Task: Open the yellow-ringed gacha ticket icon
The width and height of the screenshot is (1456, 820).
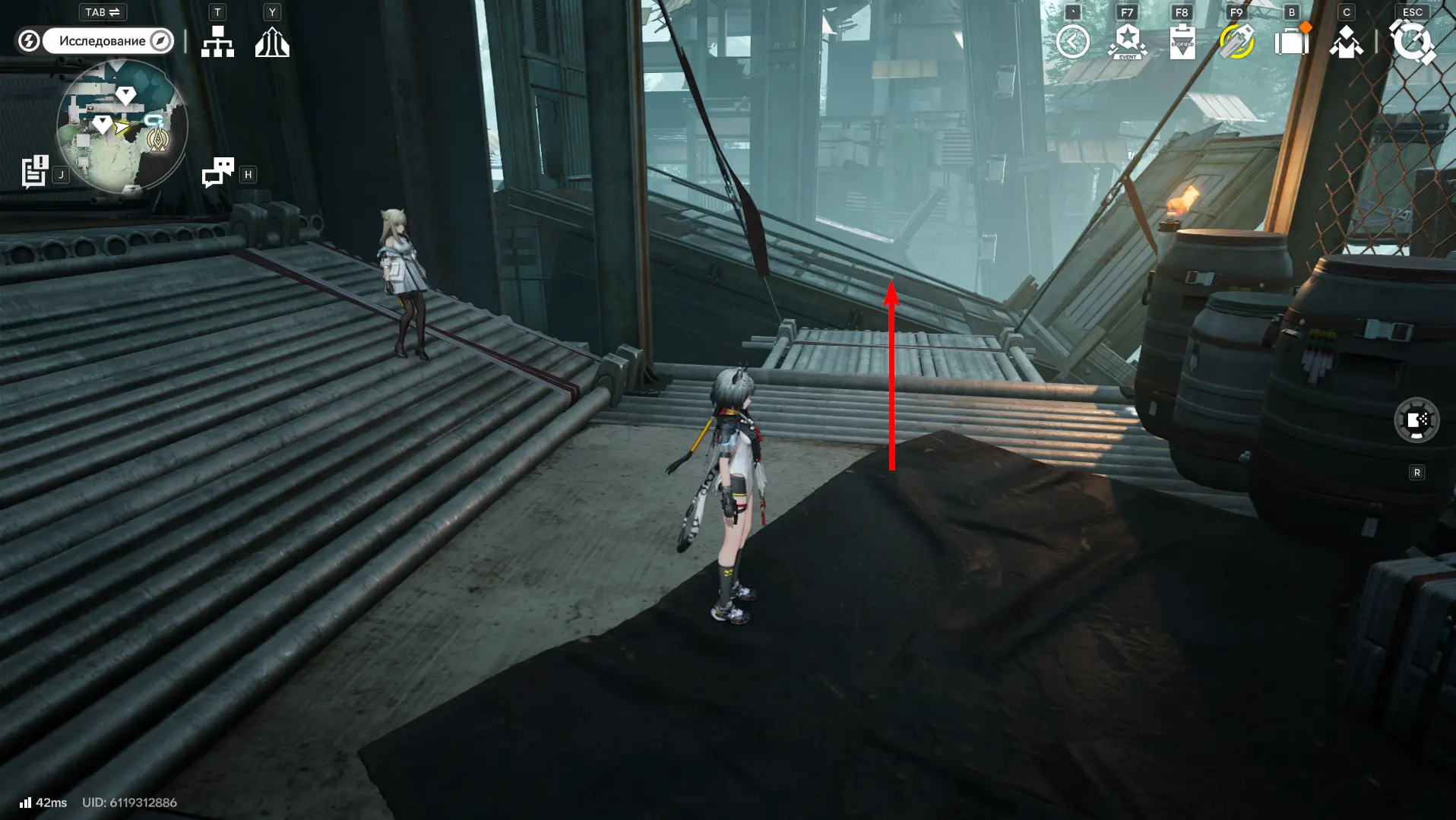Action: pyautogui.click(x=1236, y=42)
